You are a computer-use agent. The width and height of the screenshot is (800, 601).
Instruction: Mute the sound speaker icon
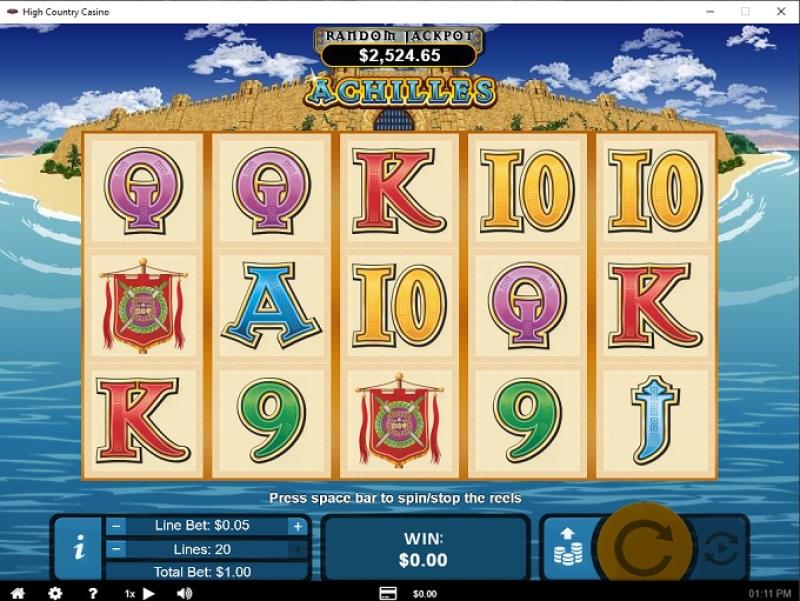click(x=185, y=593)
